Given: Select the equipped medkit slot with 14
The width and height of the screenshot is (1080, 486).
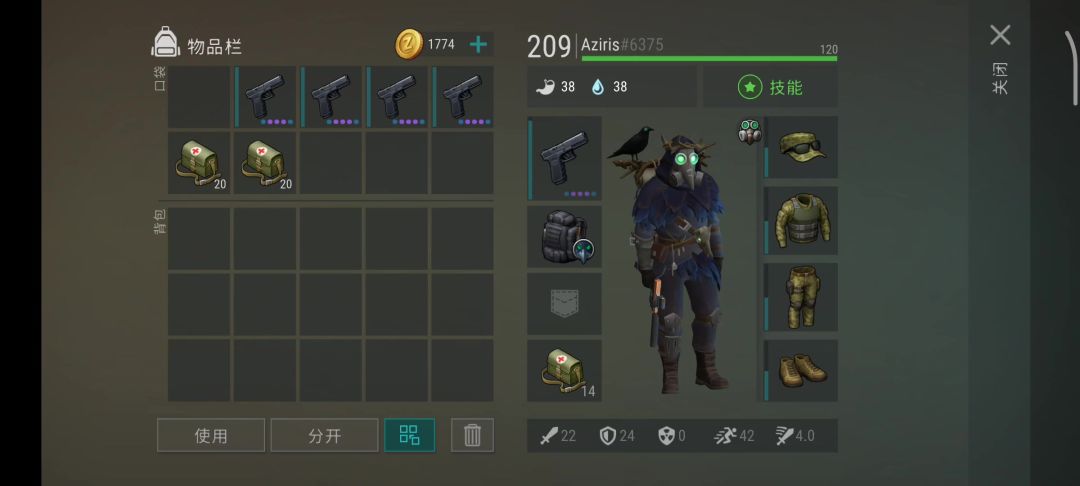Looking at the screenshot, I should [565, 370].
